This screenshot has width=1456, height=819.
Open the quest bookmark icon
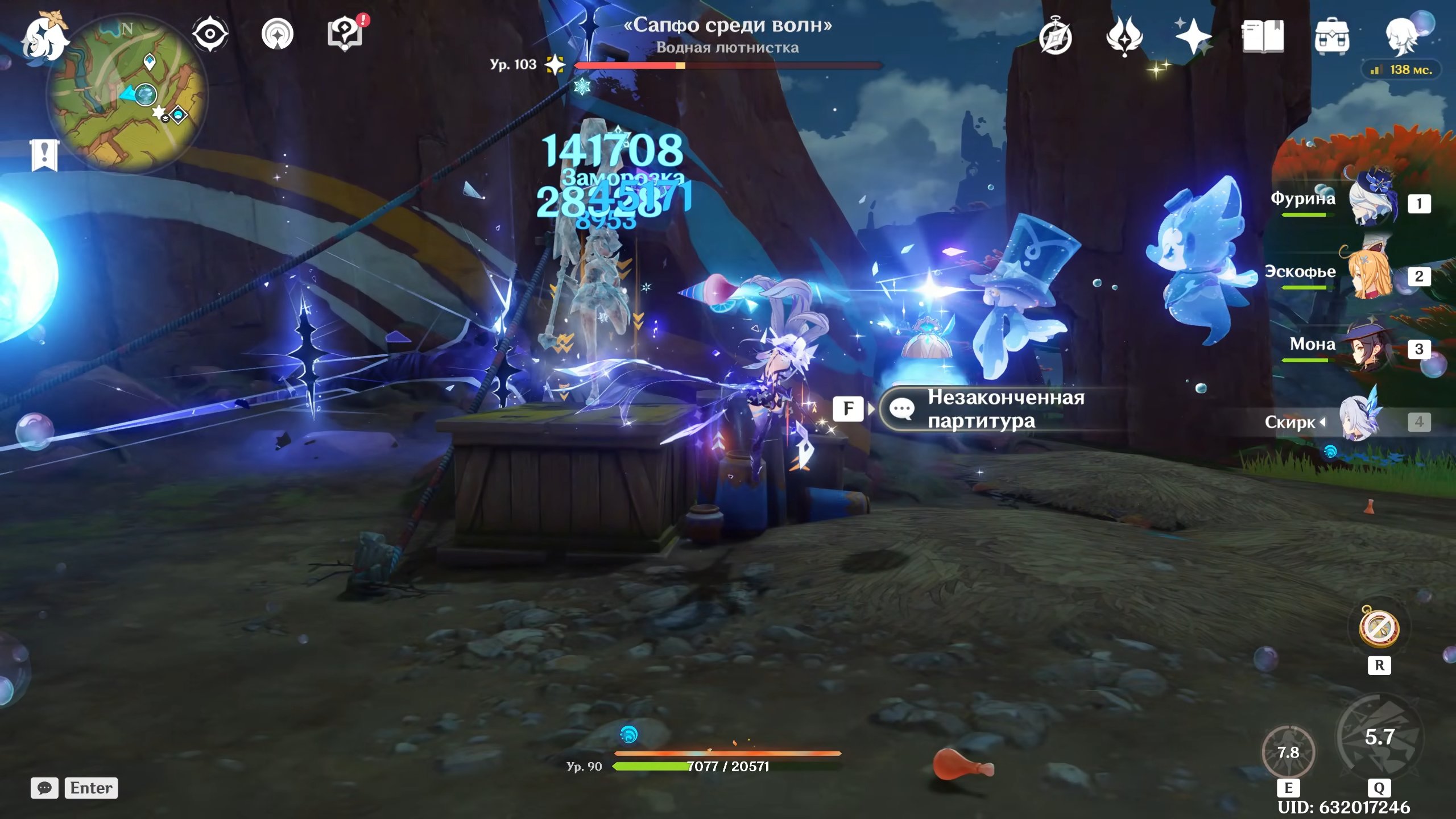[x=44, y=155]
